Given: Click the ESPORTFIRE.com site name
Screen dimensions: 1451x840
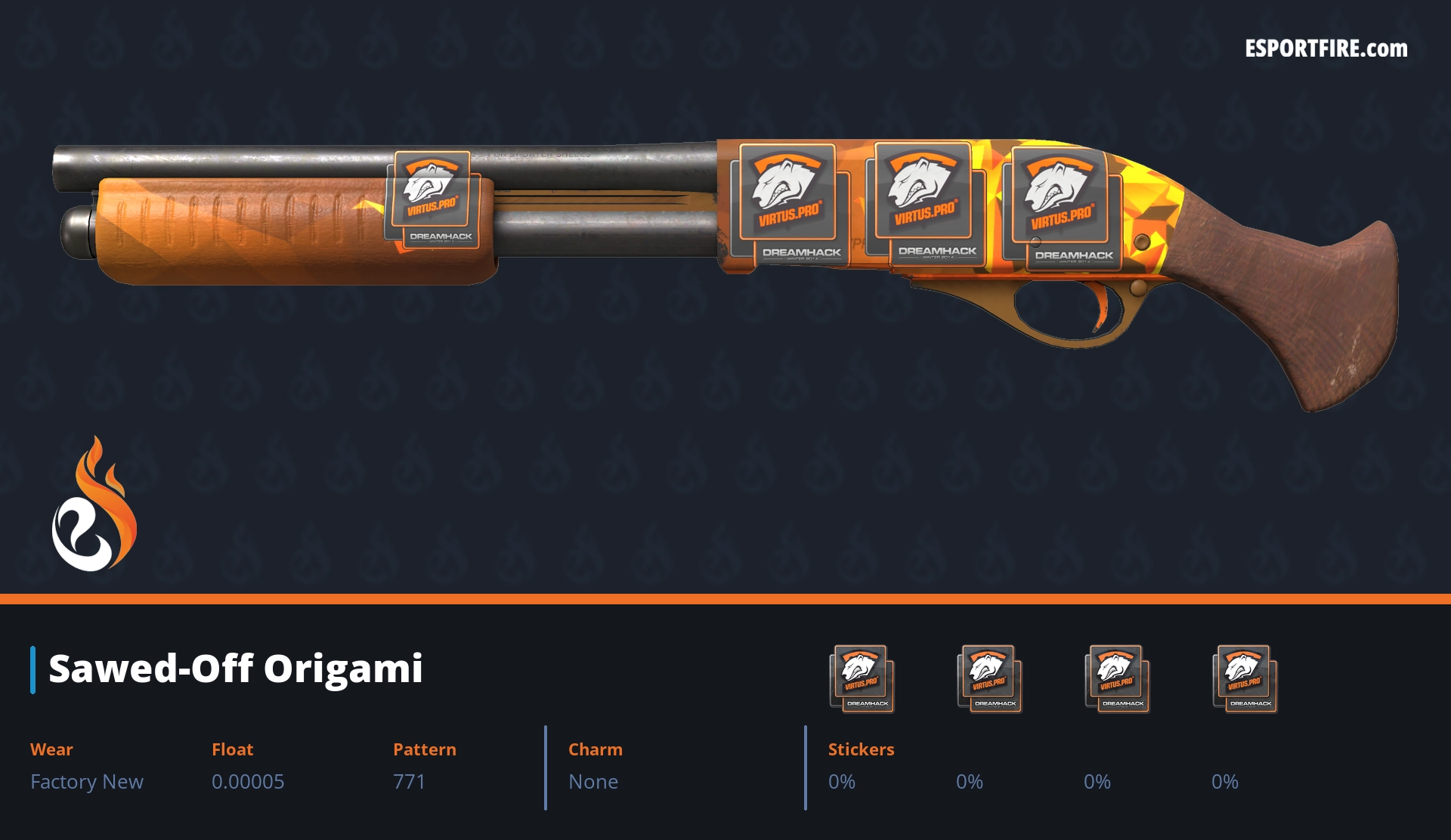Looking at the screenshot, I should click(x=1326, y=49).
